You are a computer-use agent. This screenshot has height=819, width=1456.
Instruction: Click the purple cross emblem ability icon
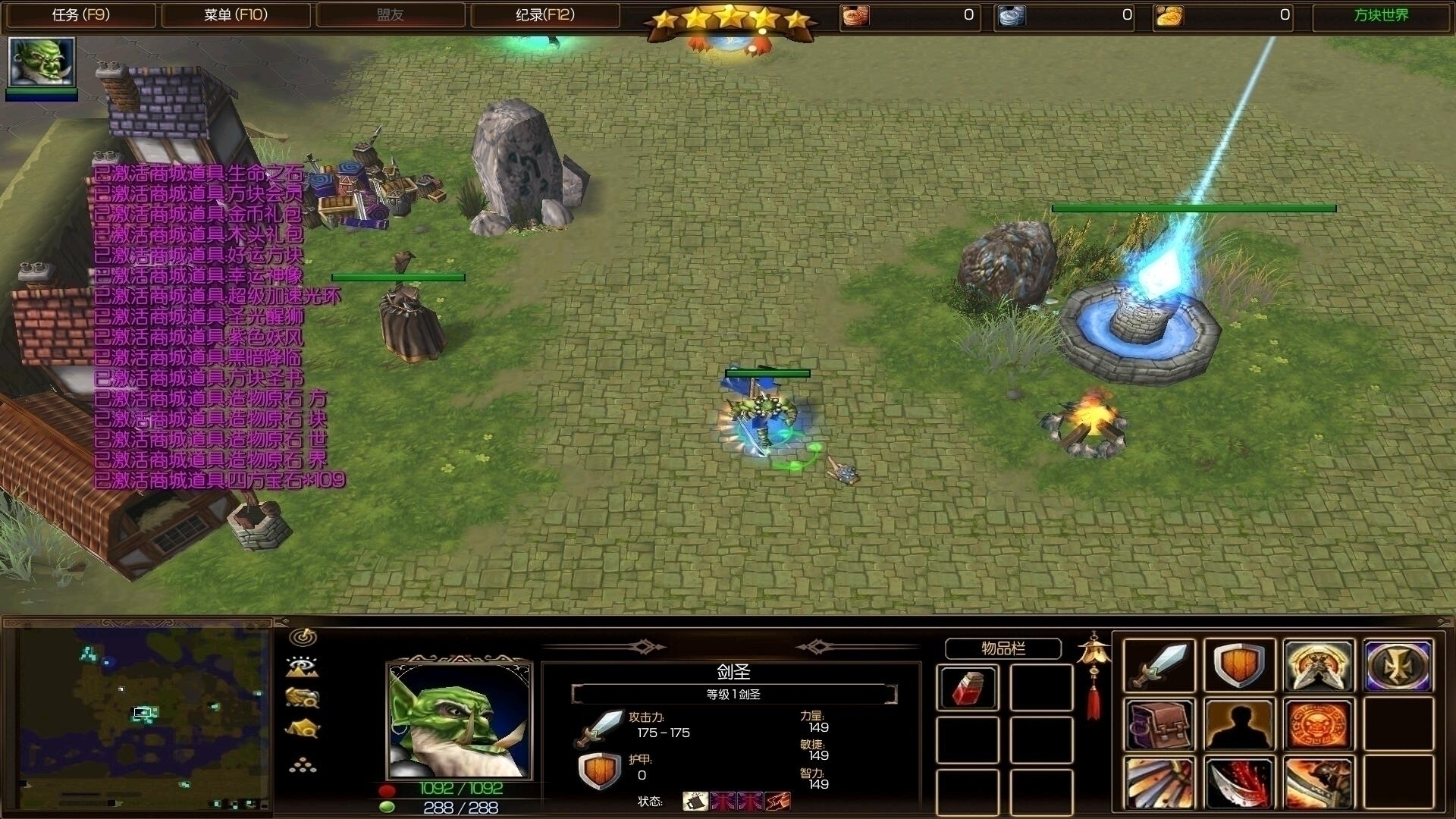click(x=1399, y=666)
